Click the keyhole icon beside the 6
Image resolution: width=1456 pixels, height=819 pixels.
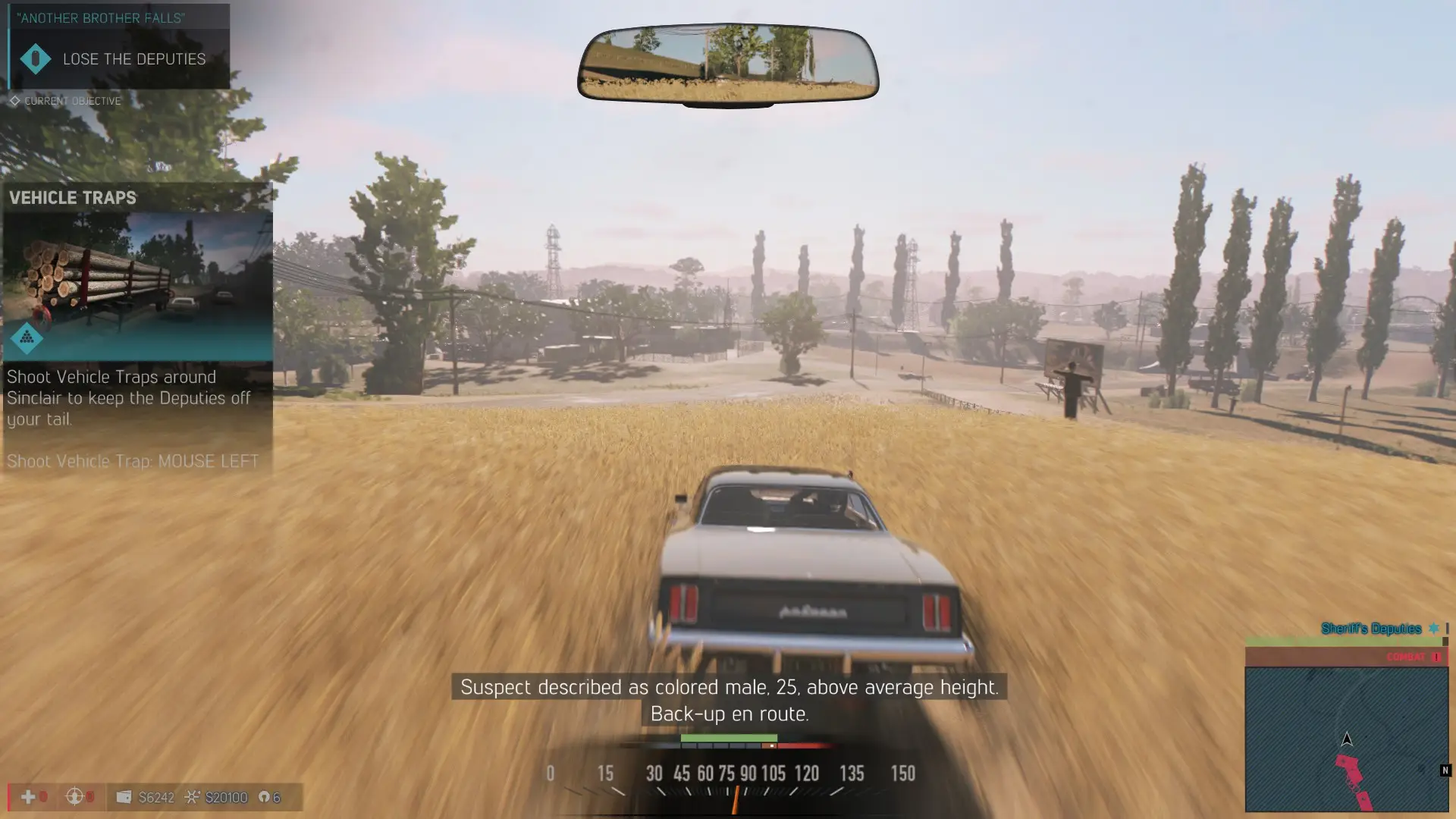264,797
